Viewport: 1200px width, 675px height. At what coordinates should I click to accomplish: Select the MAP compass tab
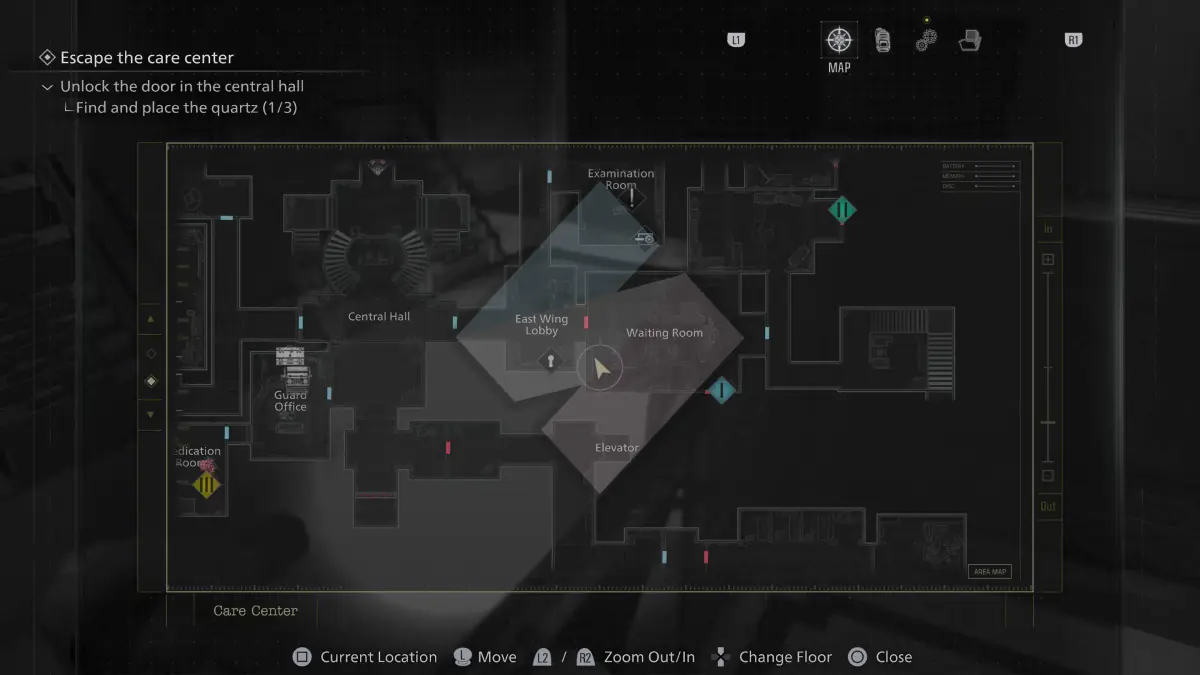[839, 41]
